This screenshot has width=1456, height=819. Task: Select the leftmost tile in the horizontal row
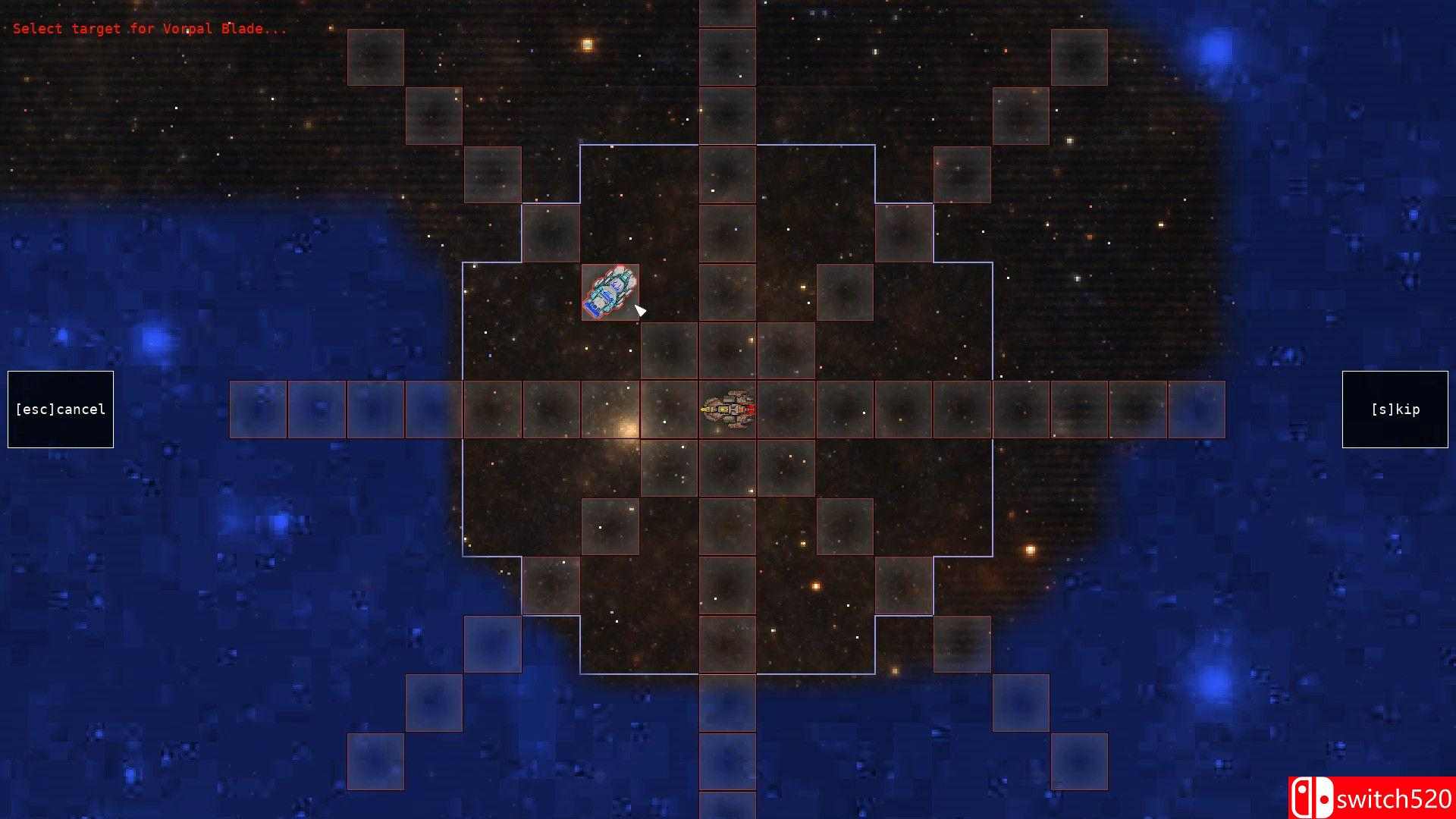[258, 409]
